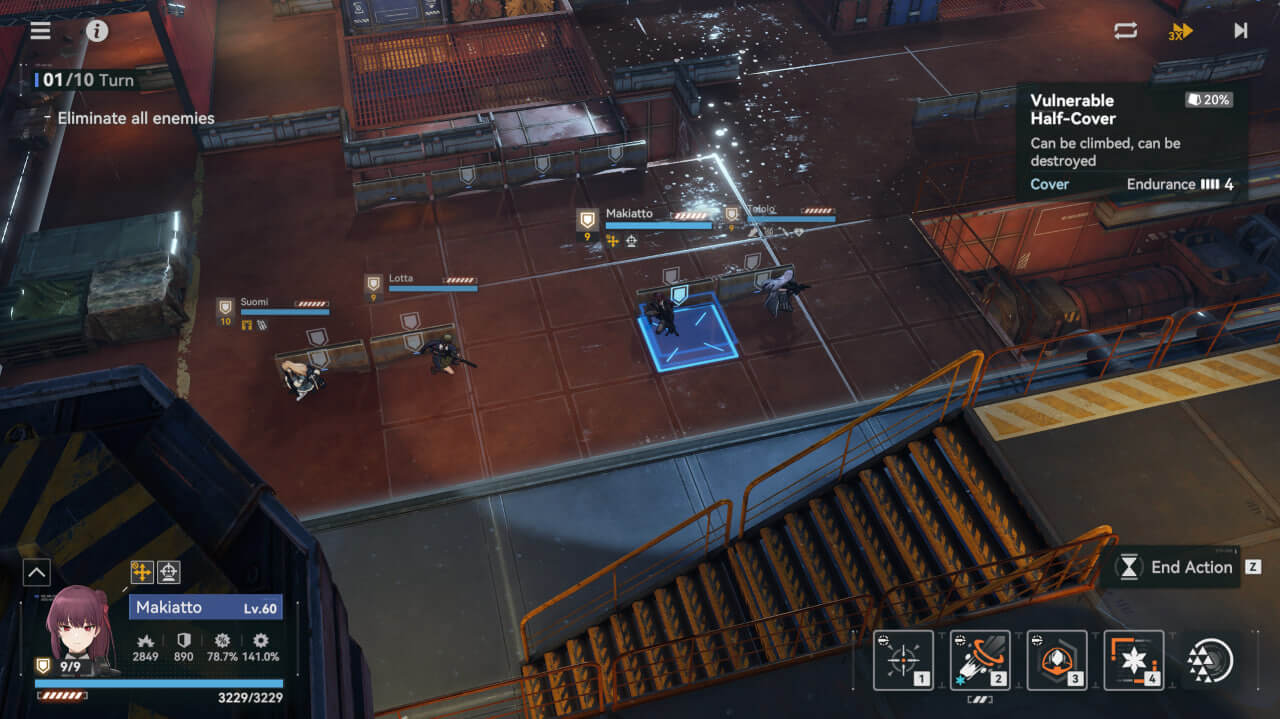Expand the character panel with the up arrow
The width and height of the screenshot is (1280, 719).
click(x=36, y=572)
